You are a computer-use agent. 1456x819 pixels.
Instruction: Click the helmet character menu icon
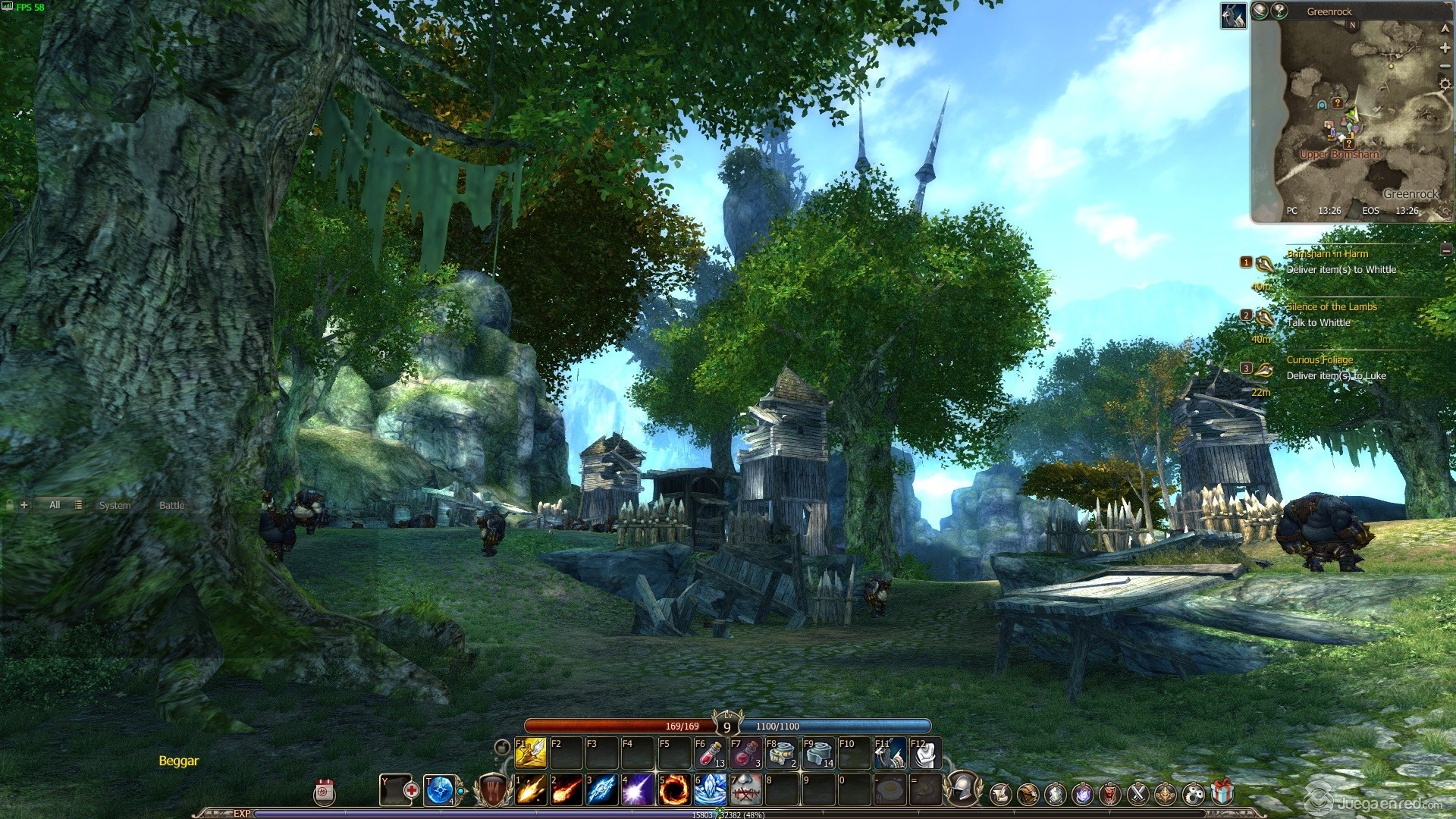pos(963,789)
